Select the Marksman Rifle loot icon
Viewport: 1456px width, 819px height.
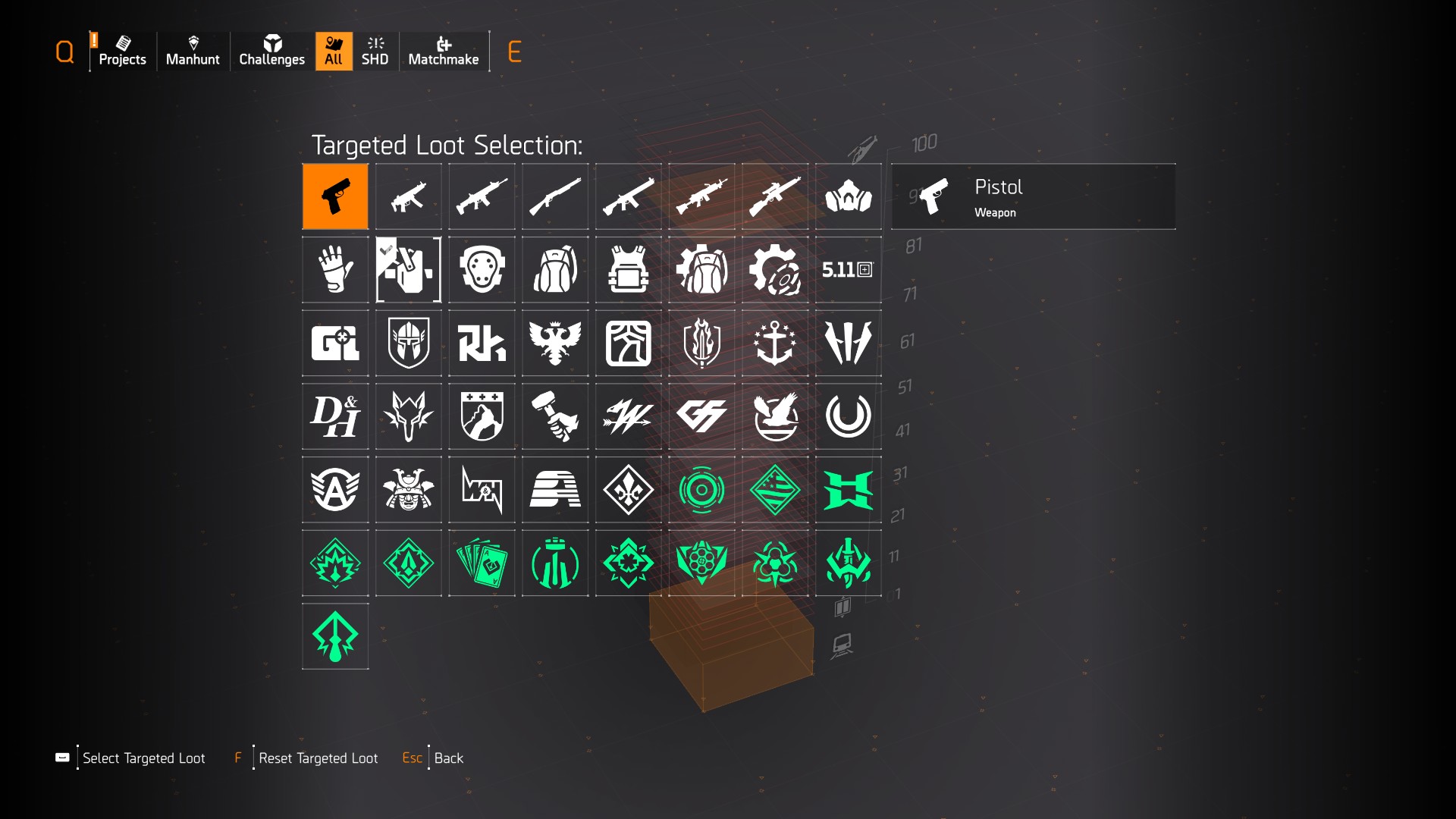[775, 196]
